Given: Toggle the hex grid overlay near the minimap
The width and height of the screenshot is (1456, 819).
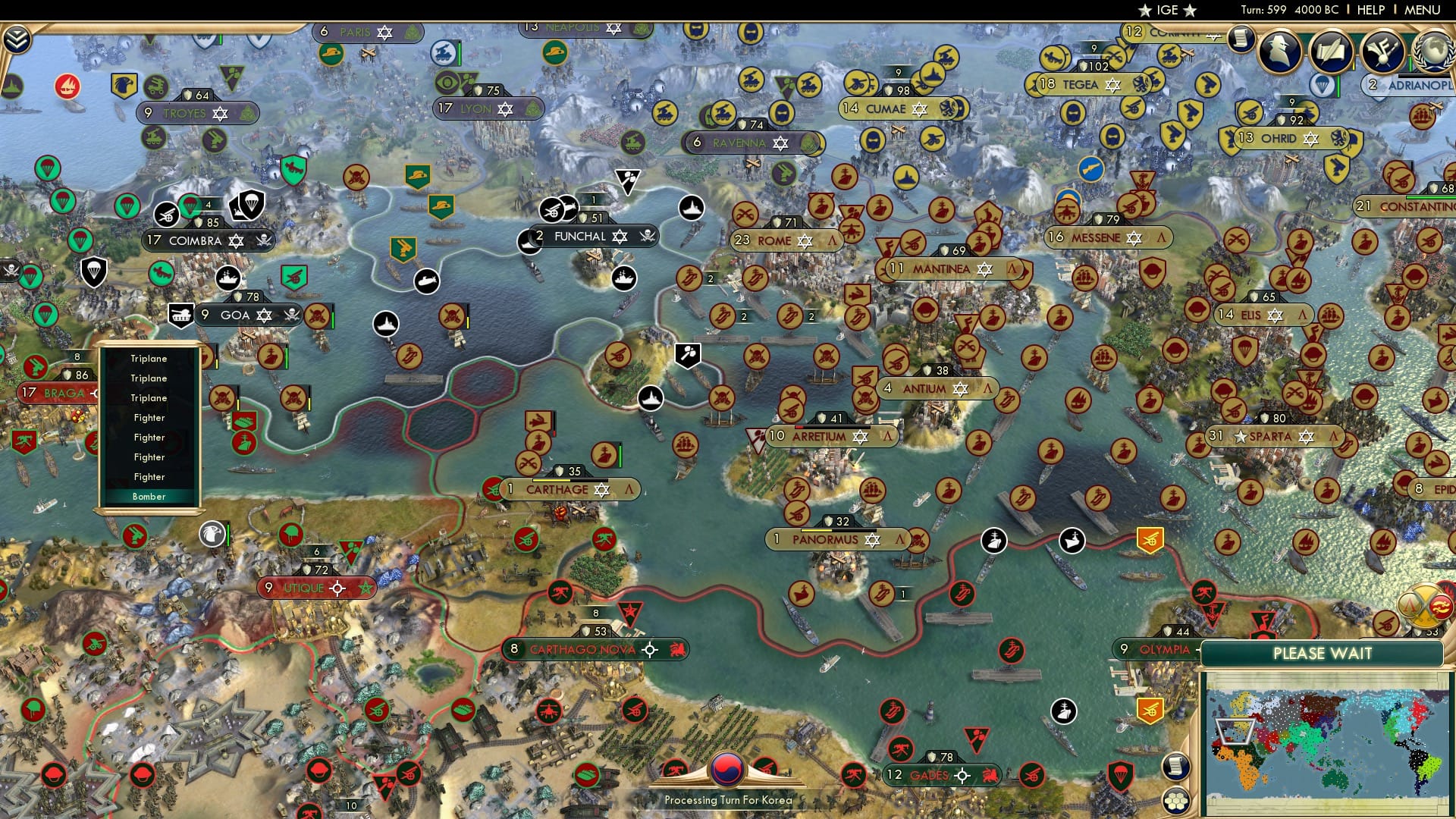Looking at the screenshot, I should coord(1175,801).
